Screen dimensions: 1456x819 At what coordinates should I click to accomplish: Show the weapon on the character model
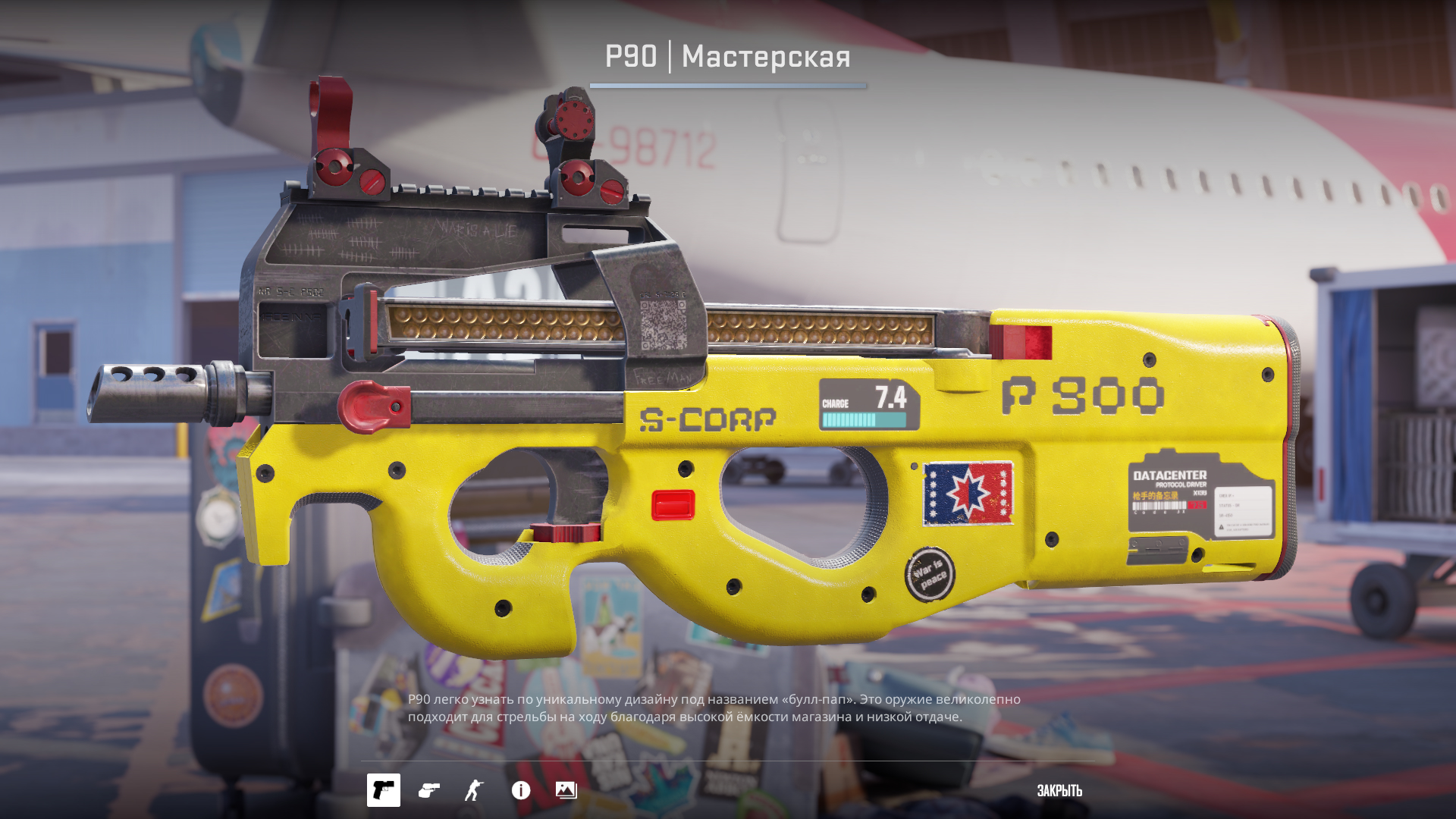click(x=474, y=790)
